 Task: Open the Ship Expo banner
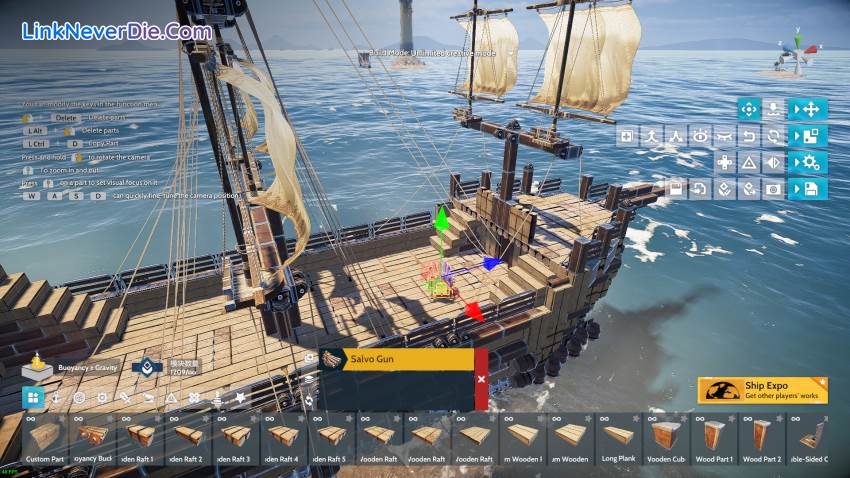coord(762,390)
